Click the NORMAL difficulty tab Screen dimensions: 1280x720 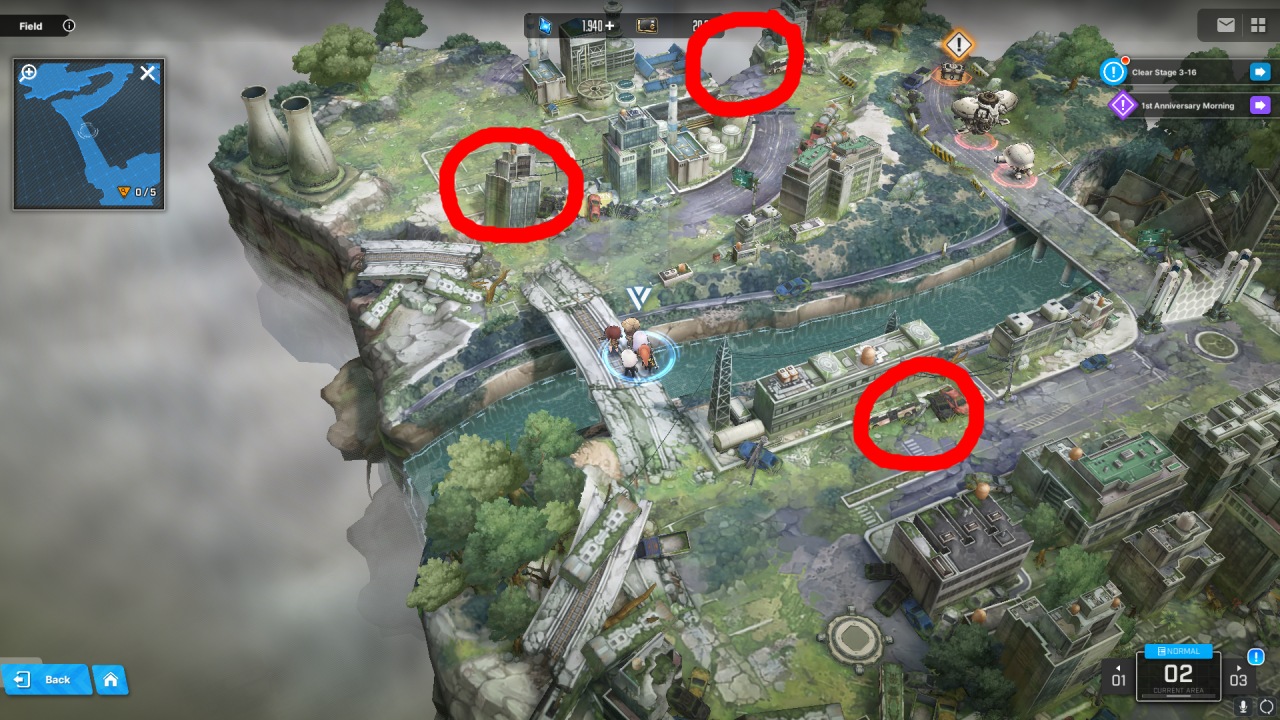click(x=1178, y=650)
